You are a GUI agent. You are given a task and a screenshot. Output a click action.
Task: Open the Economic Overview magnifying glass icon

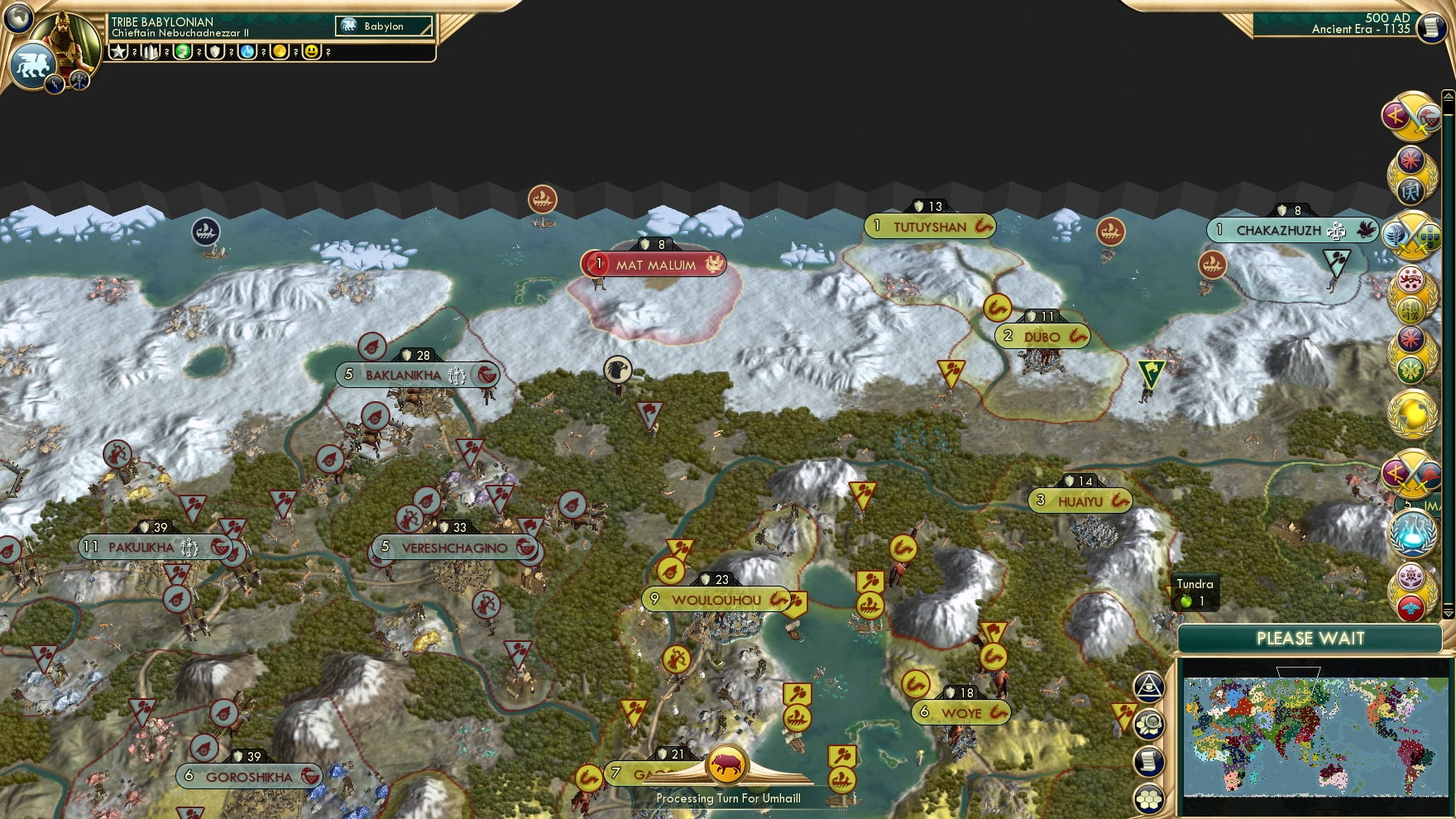(1148, 722)
